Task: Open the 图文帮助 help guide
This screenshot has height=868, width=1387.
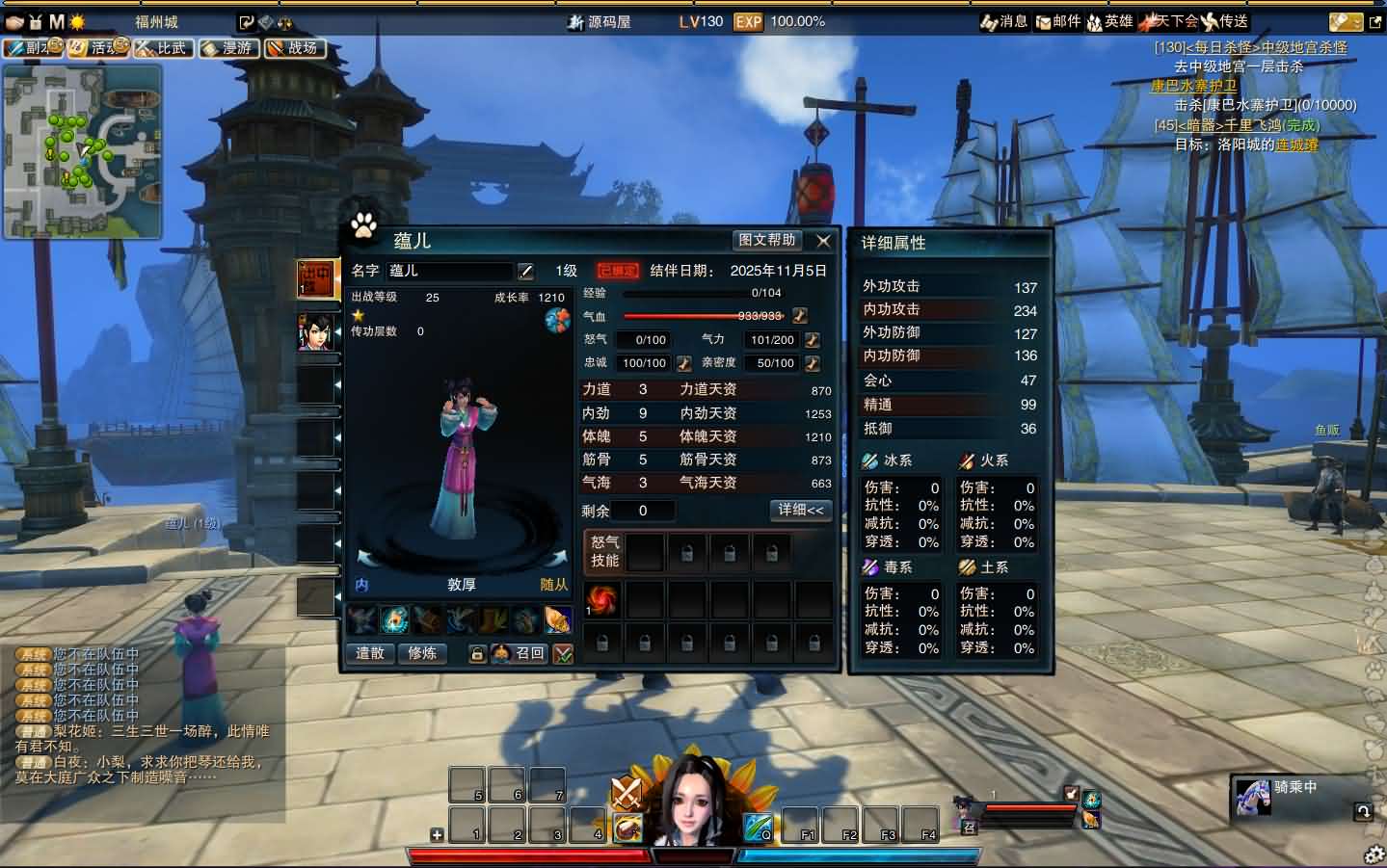Action: [767, 241]
